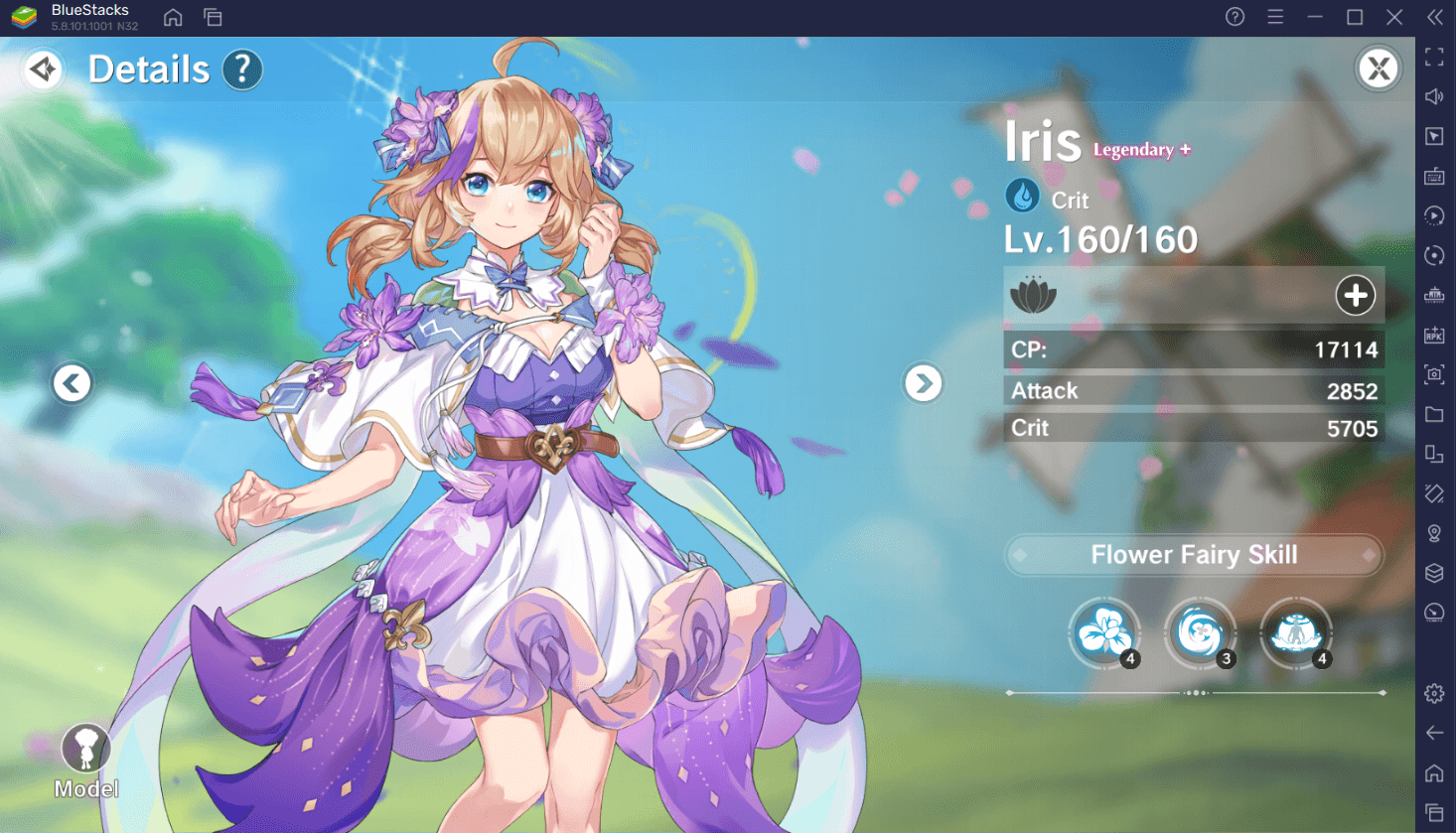Image resolution: width=1456 pixels, height=833 pixels.
Task: Open the Flower Fairy Skill header
Action: tap(1194, 555)
